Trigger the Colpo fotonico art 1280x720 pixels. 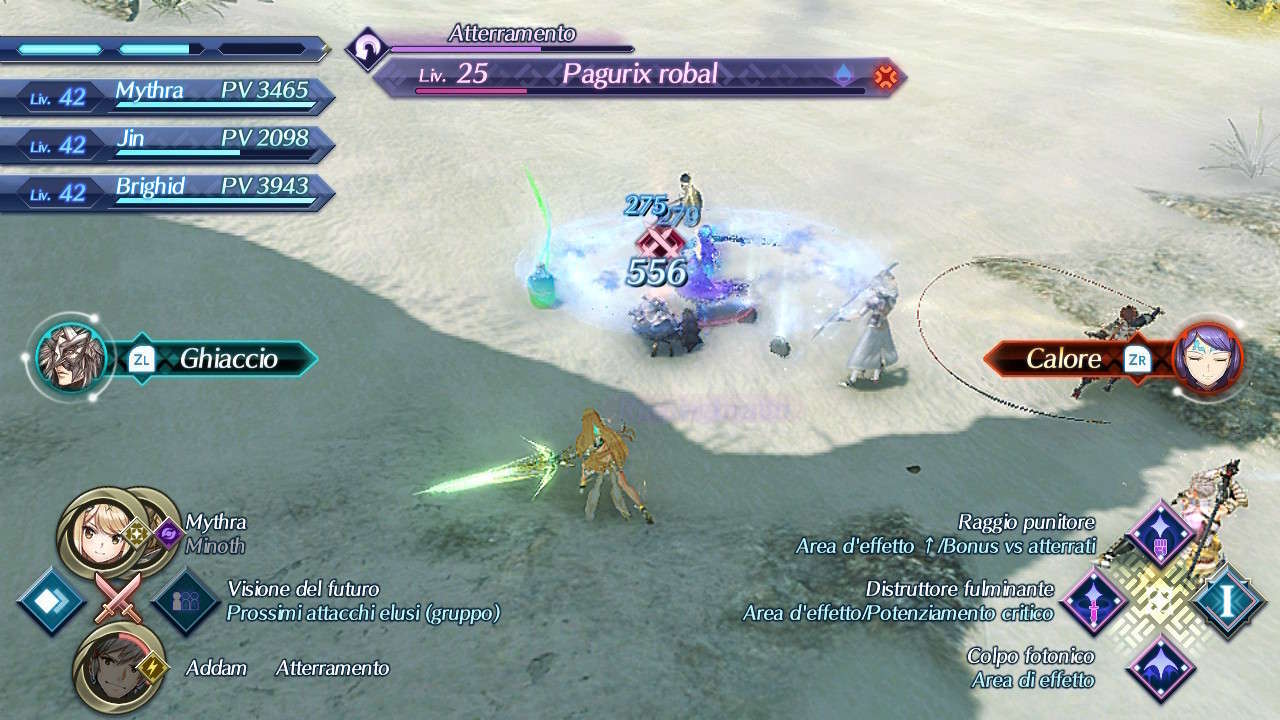1161,667
